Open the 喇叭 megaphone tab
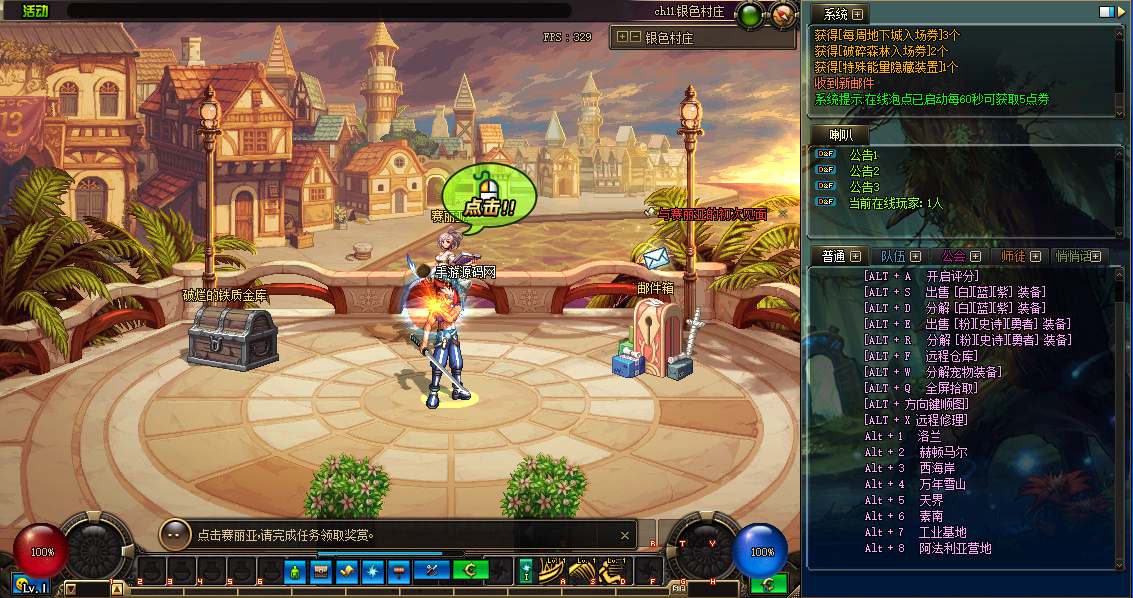Image resolution: width=1133 pixels, height=598 pixels. pyautogui.click(x=838, y=135)
